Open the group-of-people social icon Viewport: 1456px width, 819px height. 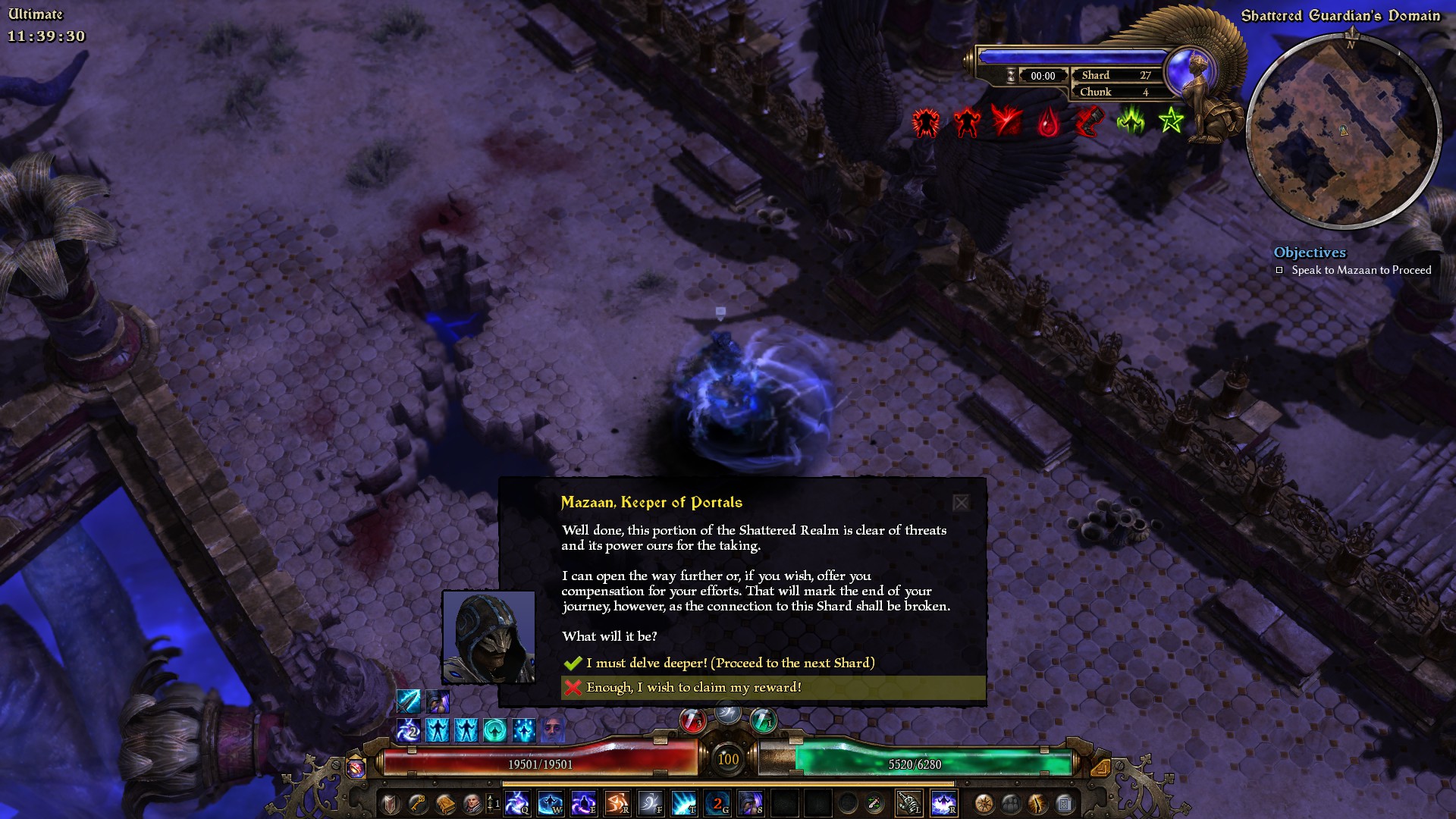[1011, 803]
